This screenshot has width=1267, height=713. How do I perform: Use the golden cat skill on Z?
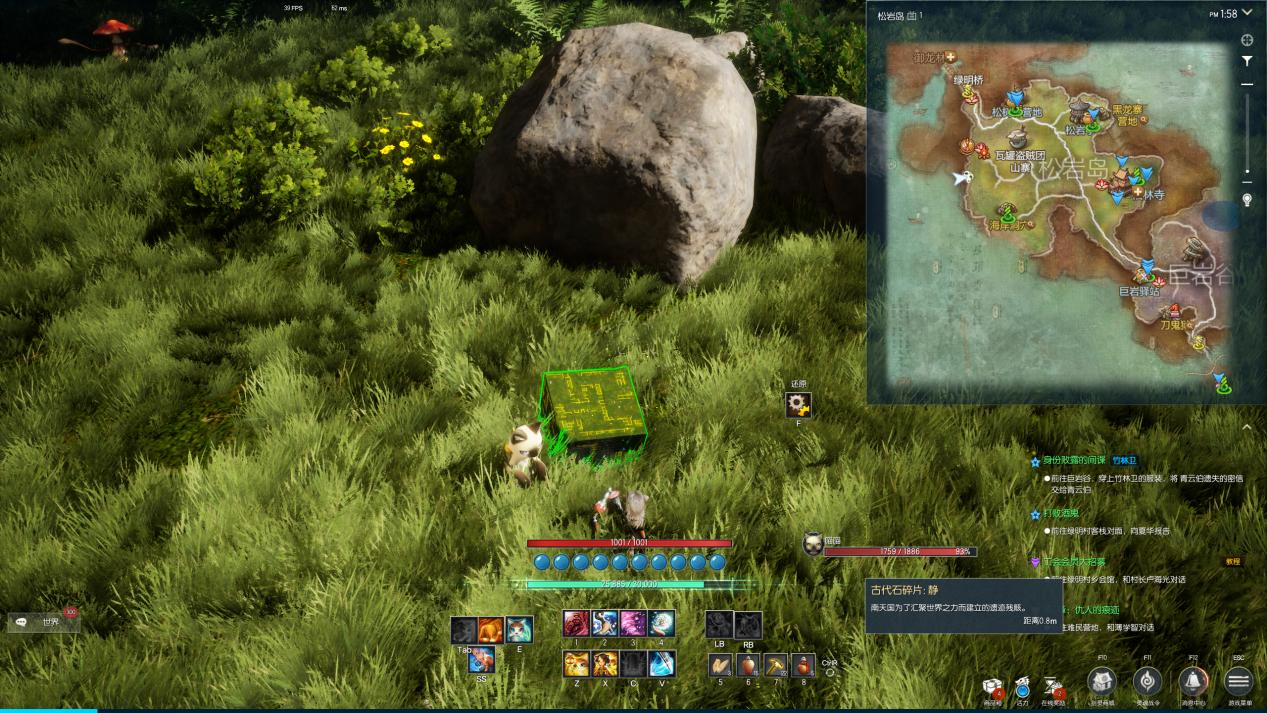576,663
